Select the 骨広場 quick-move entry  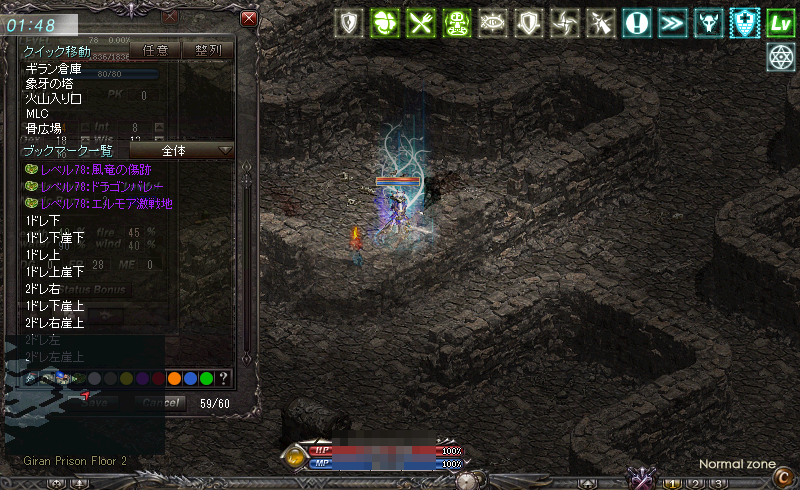pos(43,128)
